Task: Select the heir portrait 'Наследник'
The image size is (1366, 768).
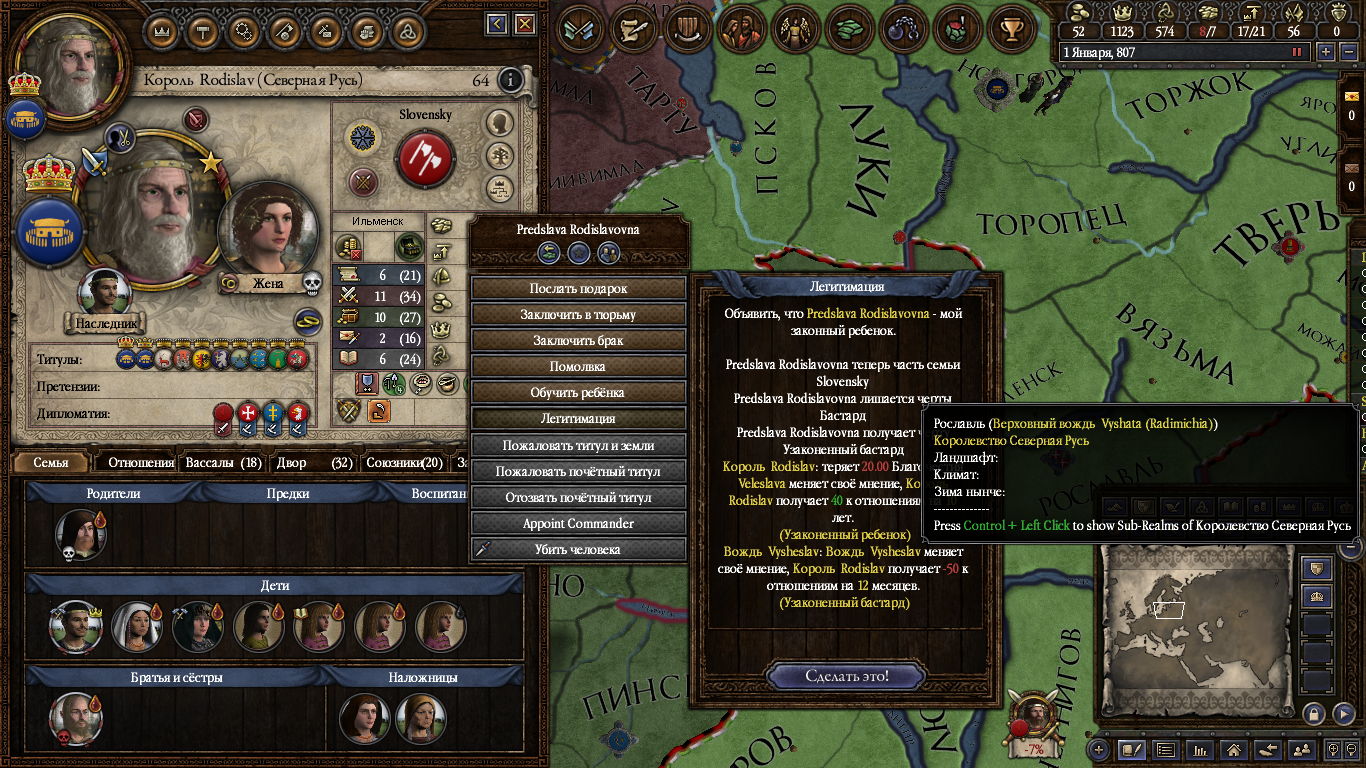Action: (105, 292)
